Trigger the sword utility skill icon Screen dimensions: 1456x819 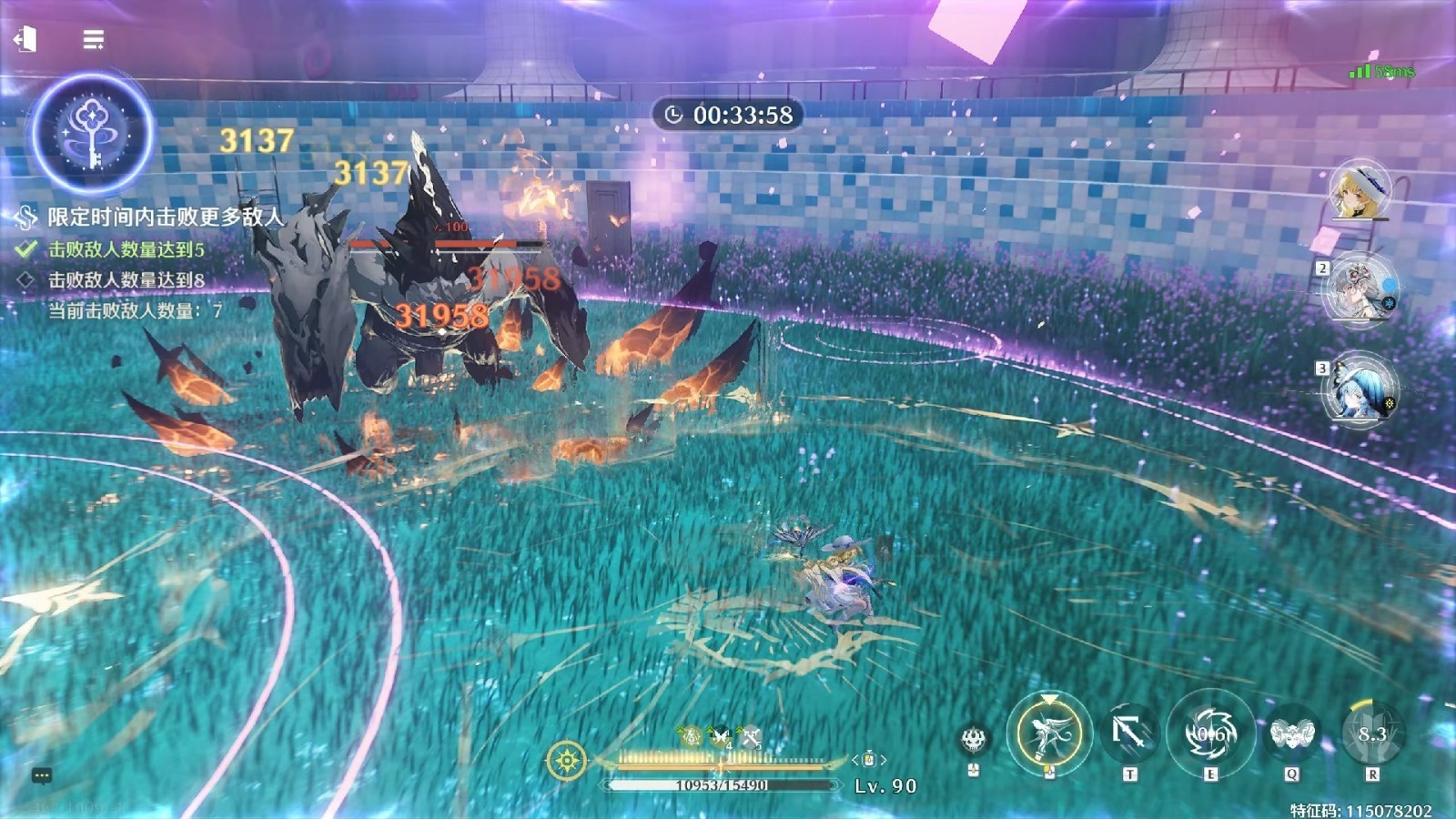(1129, 733)
